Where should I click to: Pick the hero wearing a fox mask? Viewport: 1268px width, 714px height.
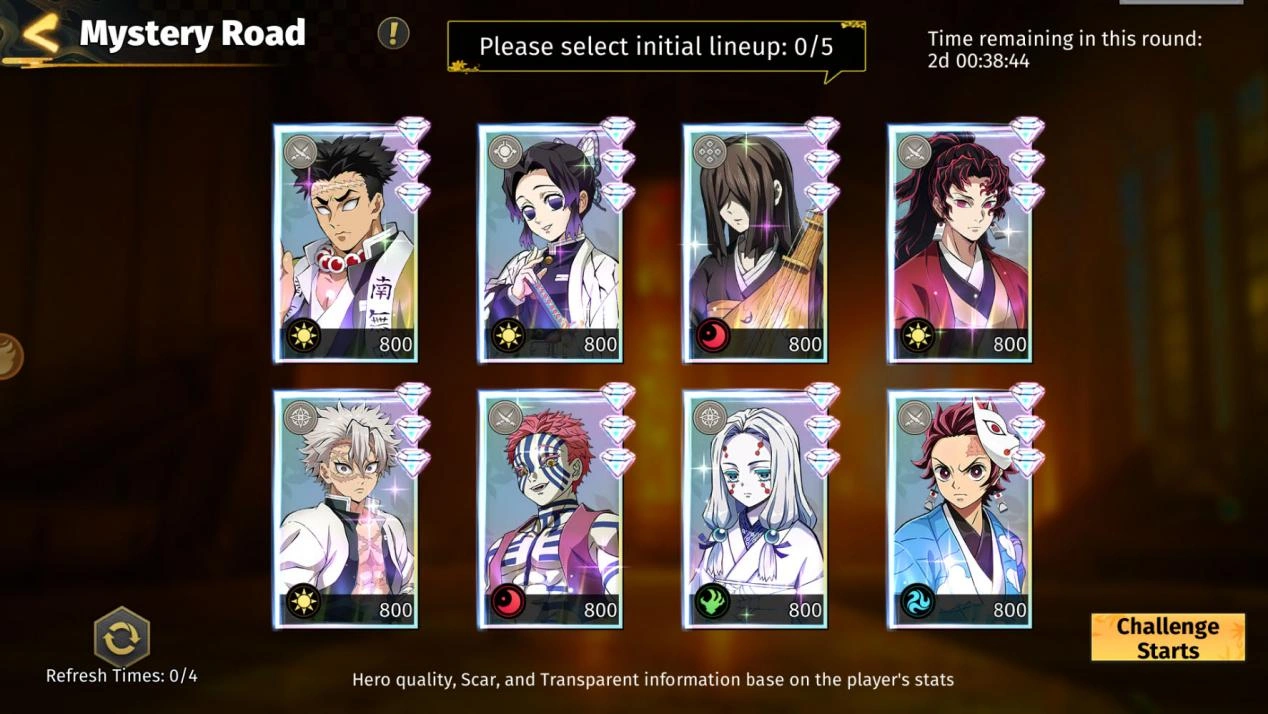[x=959, y=510]
